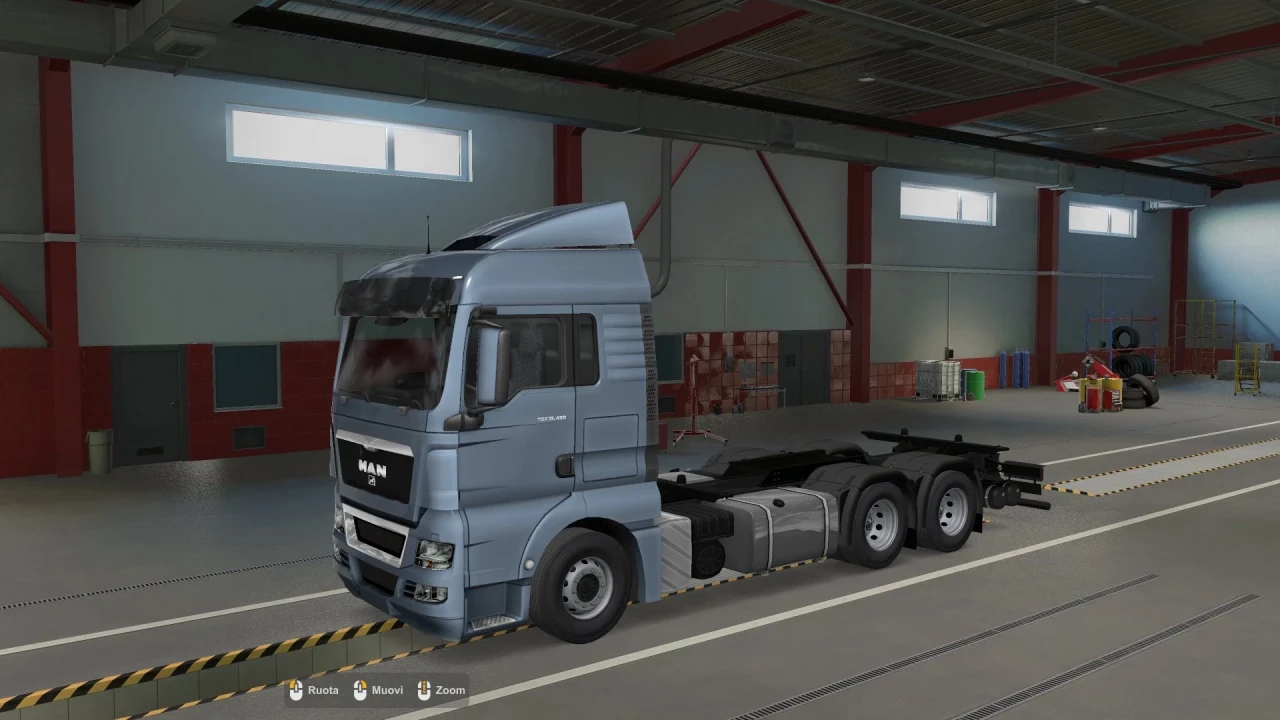Select the Zoom camera control label

coord(448,690)
